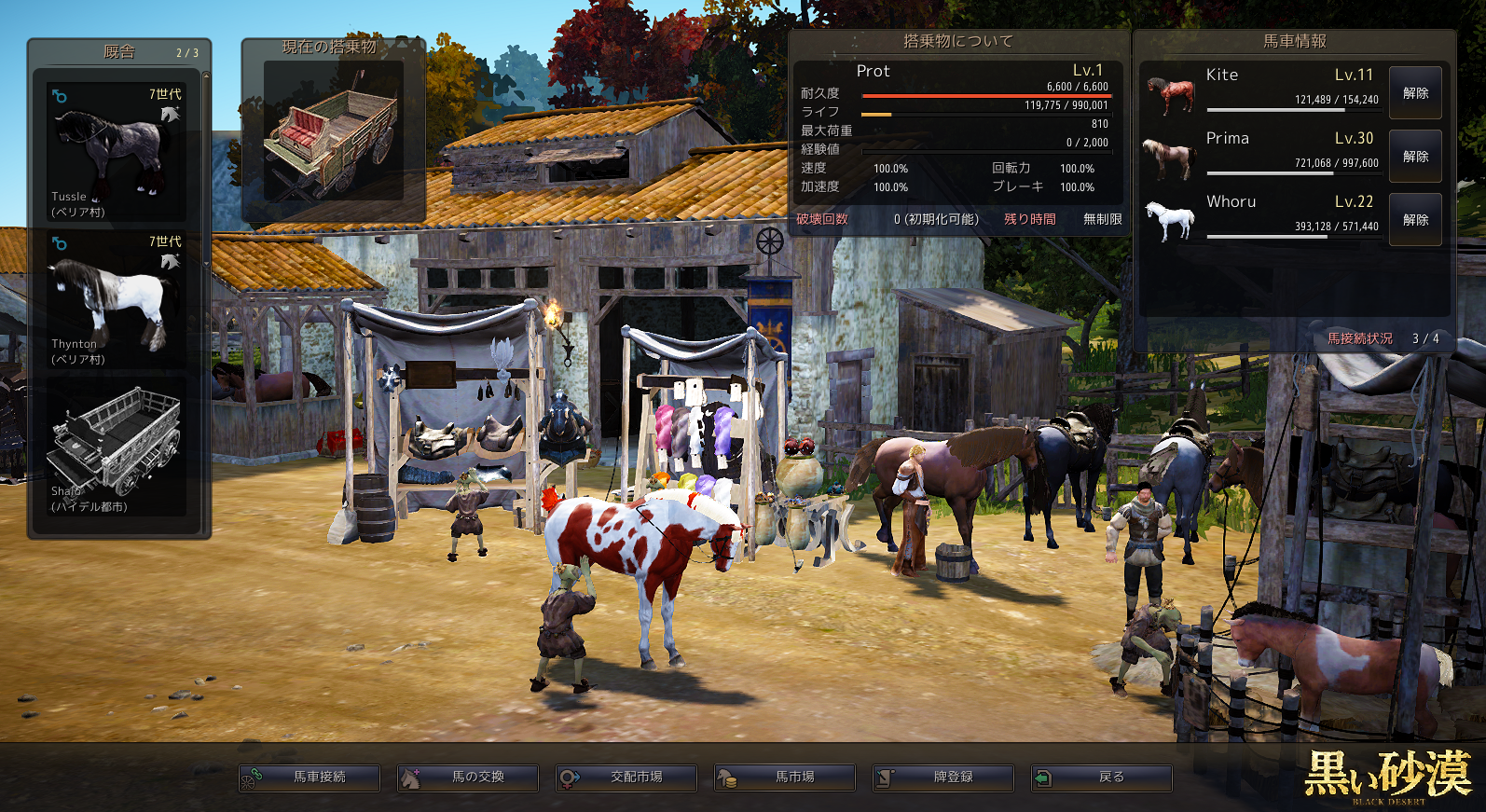
Task: Remove Whoru with the 解除 button
Action: point(1415,220)
